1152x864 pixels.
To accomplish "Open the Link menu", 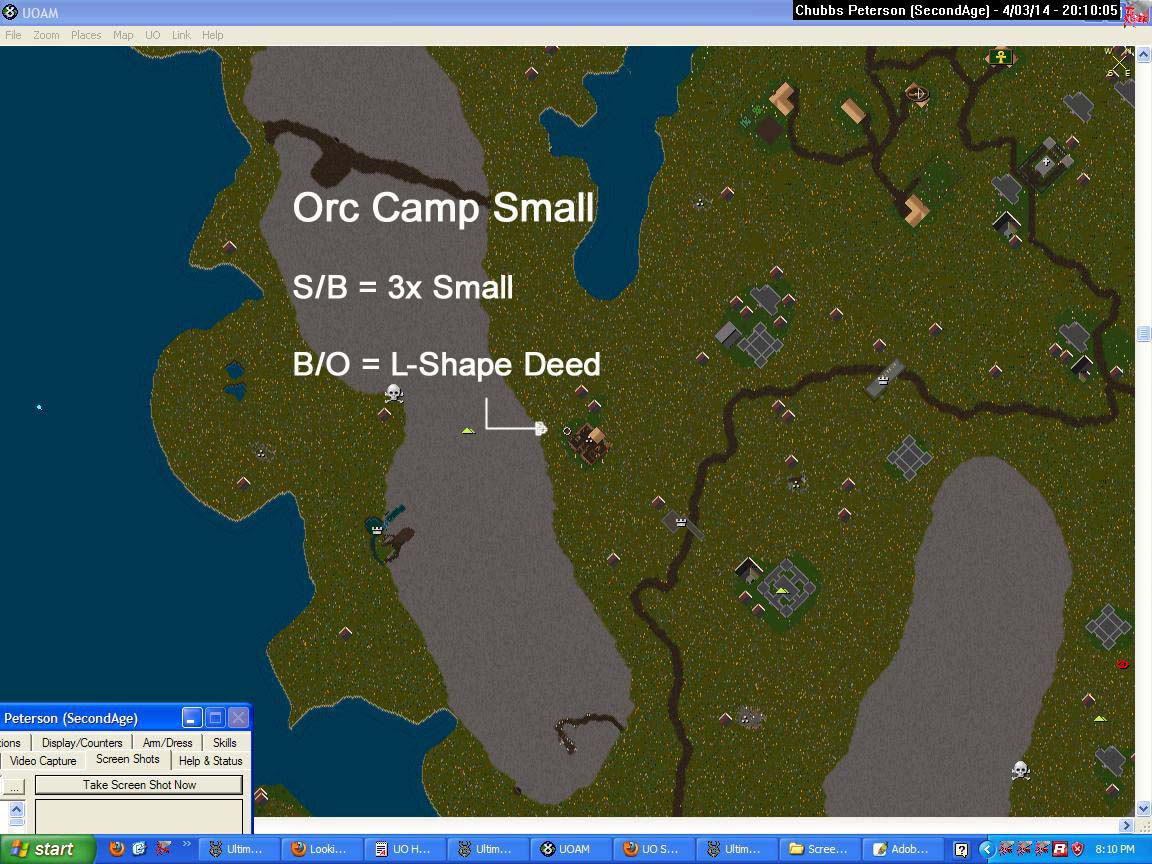I will pyautogui.click(x=181, y=35).
